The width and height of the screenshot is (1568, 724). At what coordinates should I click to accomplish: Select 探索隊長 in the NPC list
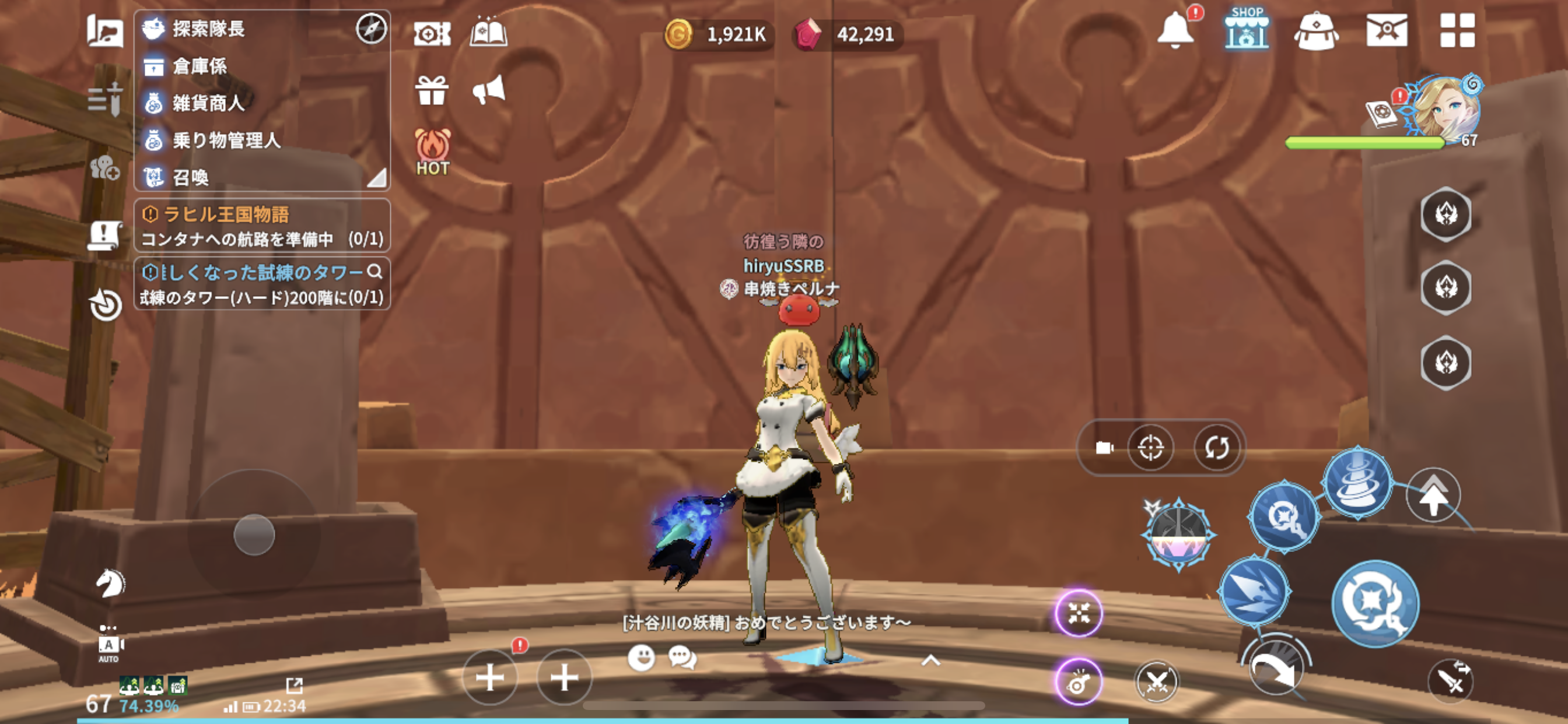tap(208, 29)
